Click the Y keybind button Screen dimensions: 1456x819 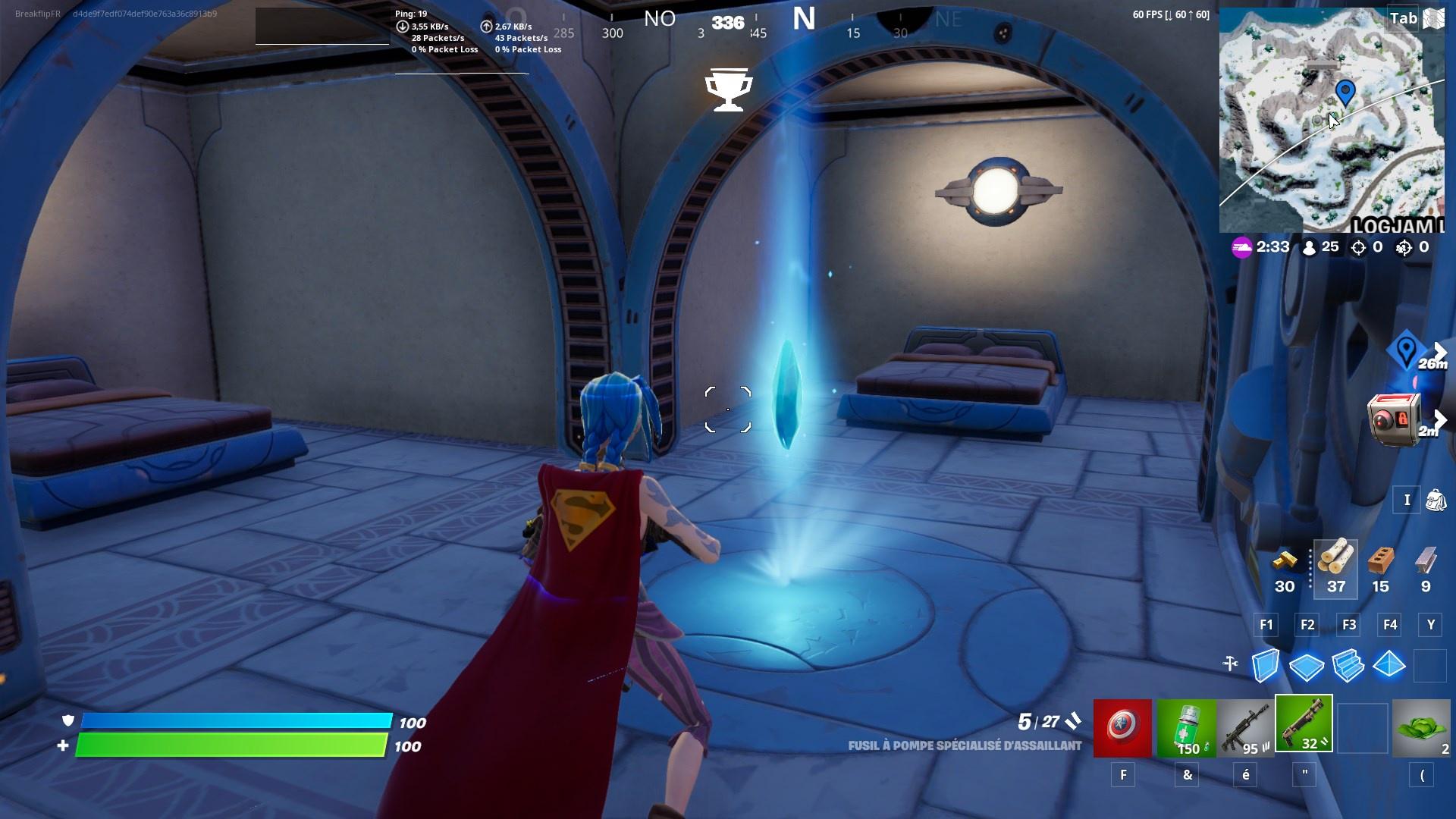click(1430, 625)
